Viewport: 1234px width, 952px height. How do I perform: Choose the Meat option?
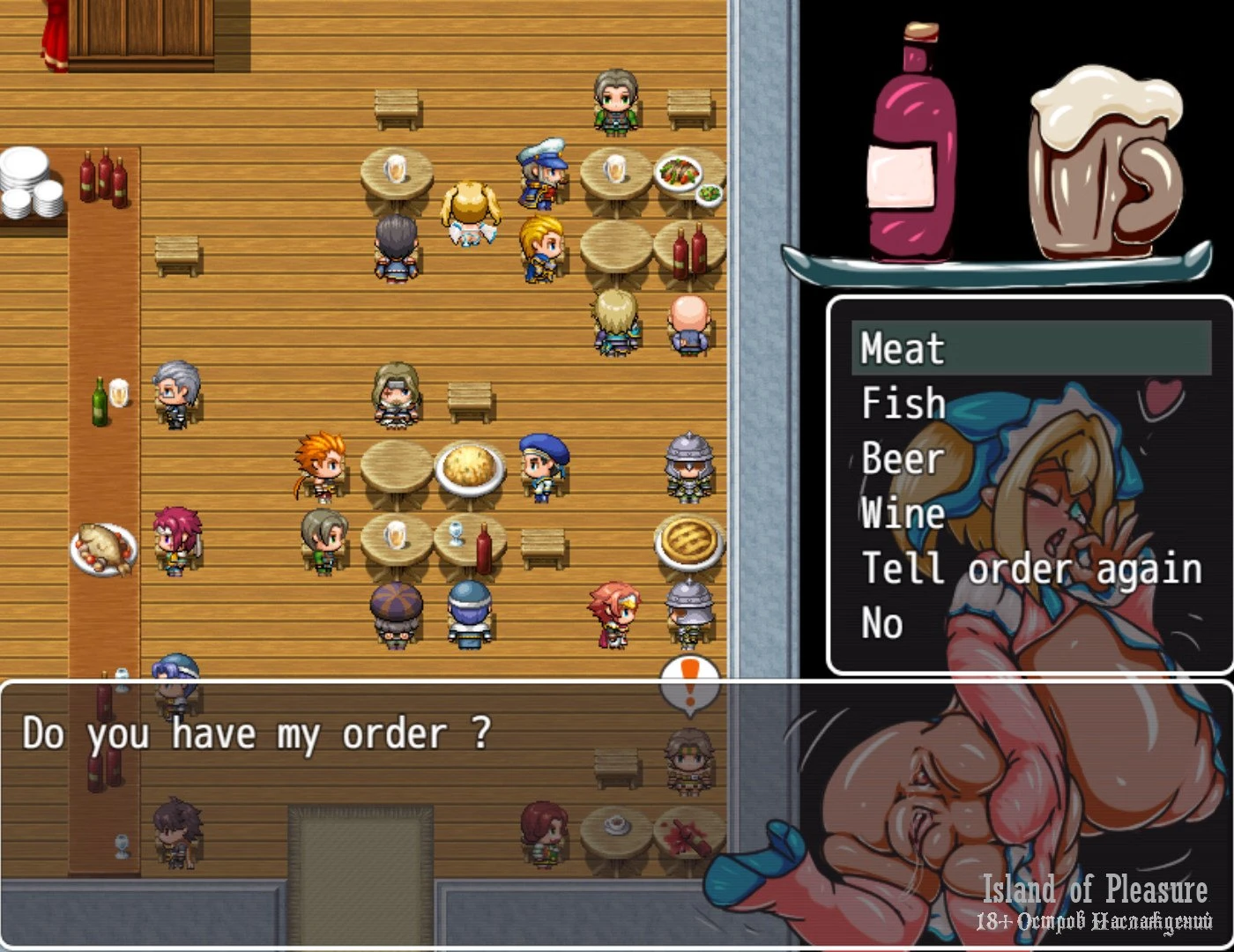(903, 348)
